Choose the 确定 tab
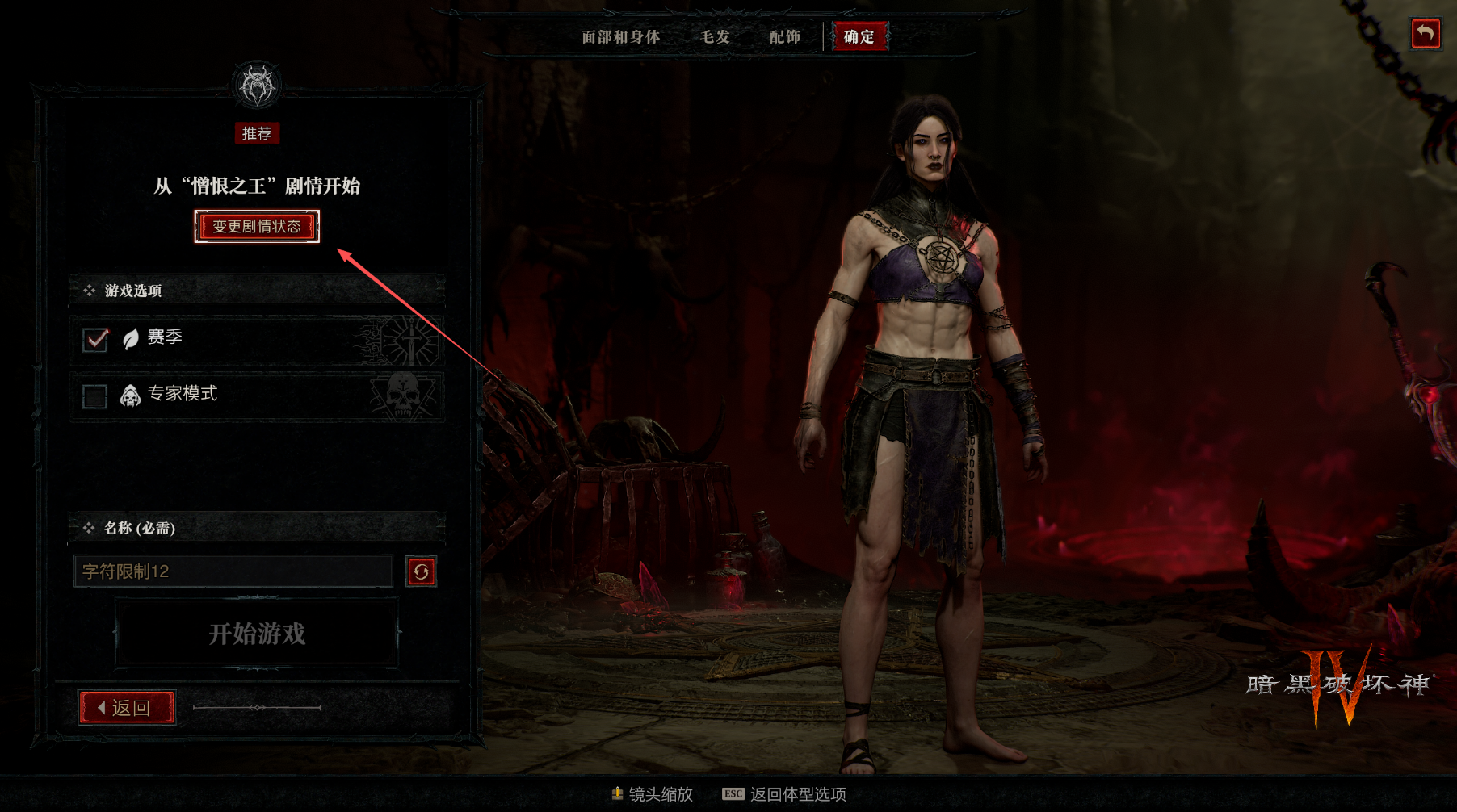Screen dimensions: 1457x812 tap(859, 37)
